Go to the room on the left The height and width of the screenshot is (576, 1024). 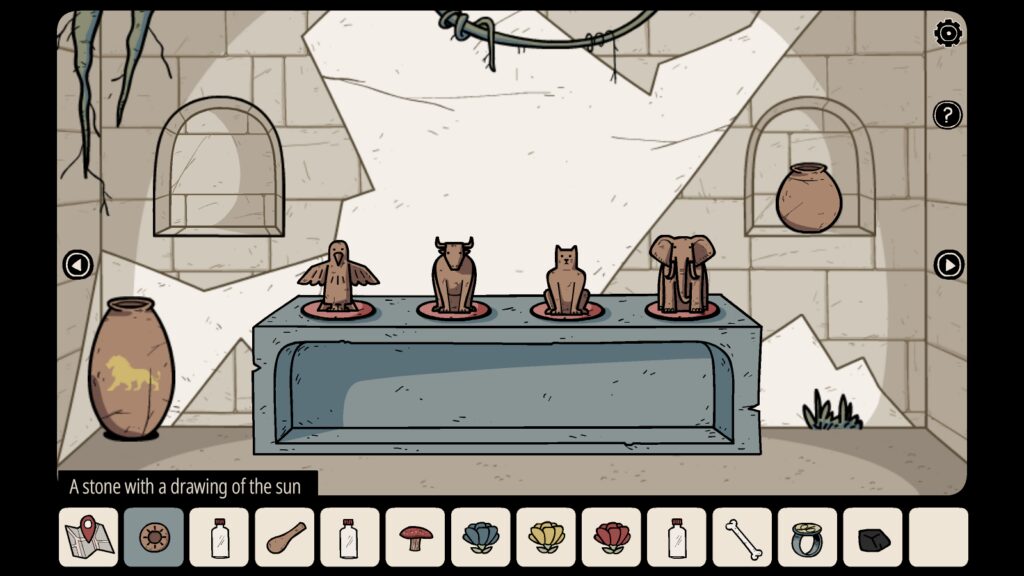pyautogui.click(x=78, y=265)
